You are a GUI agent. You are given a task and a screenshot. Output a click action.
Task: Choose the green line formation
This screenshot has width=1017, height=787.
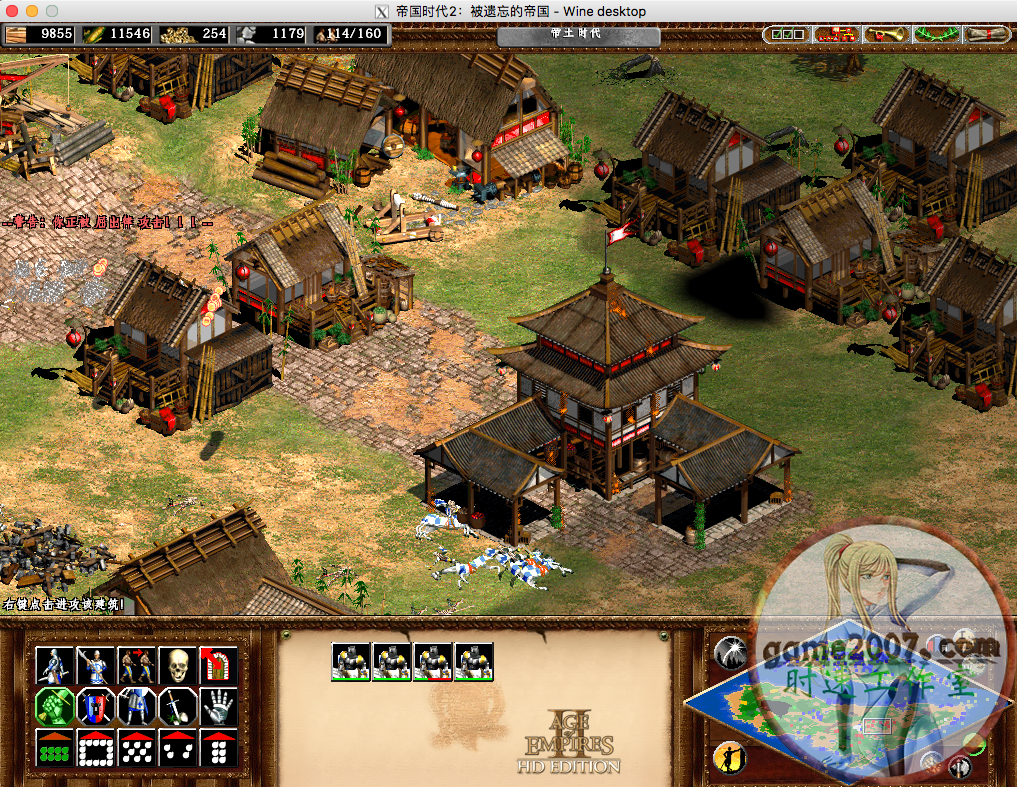(x=54, y=747)
